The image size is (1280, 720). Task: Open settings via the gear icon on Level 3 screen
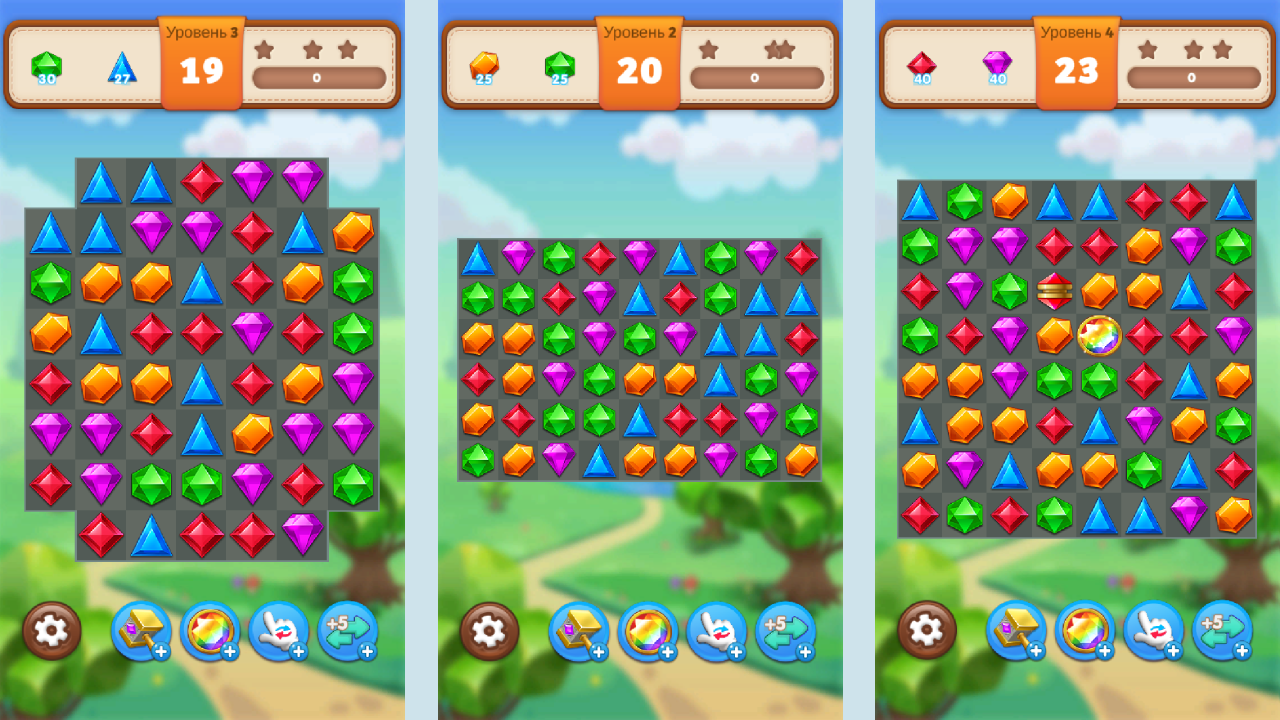[x=50, y=632]
